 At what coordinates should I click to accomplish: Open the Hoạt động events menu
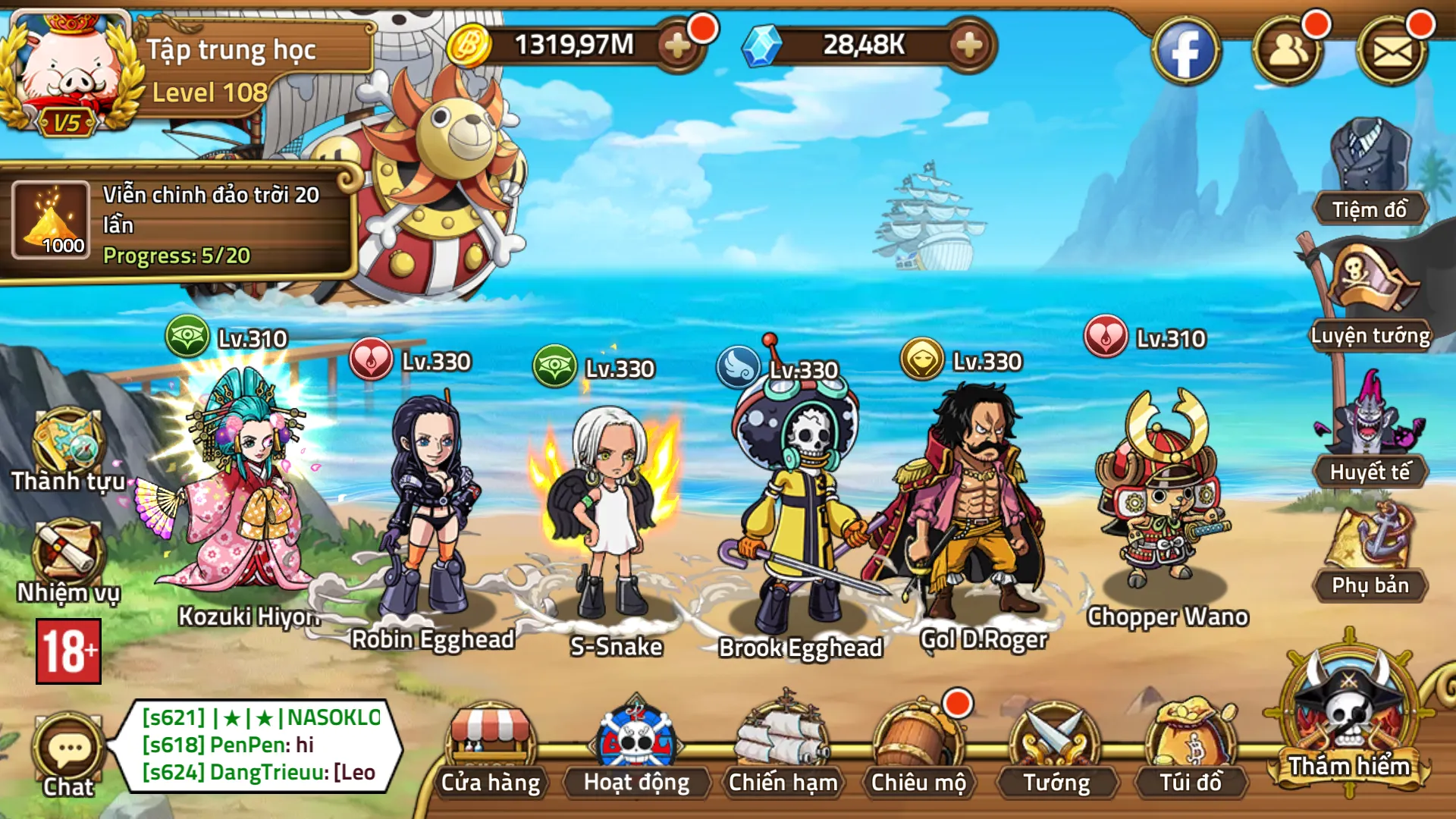[x=636, y=747]
